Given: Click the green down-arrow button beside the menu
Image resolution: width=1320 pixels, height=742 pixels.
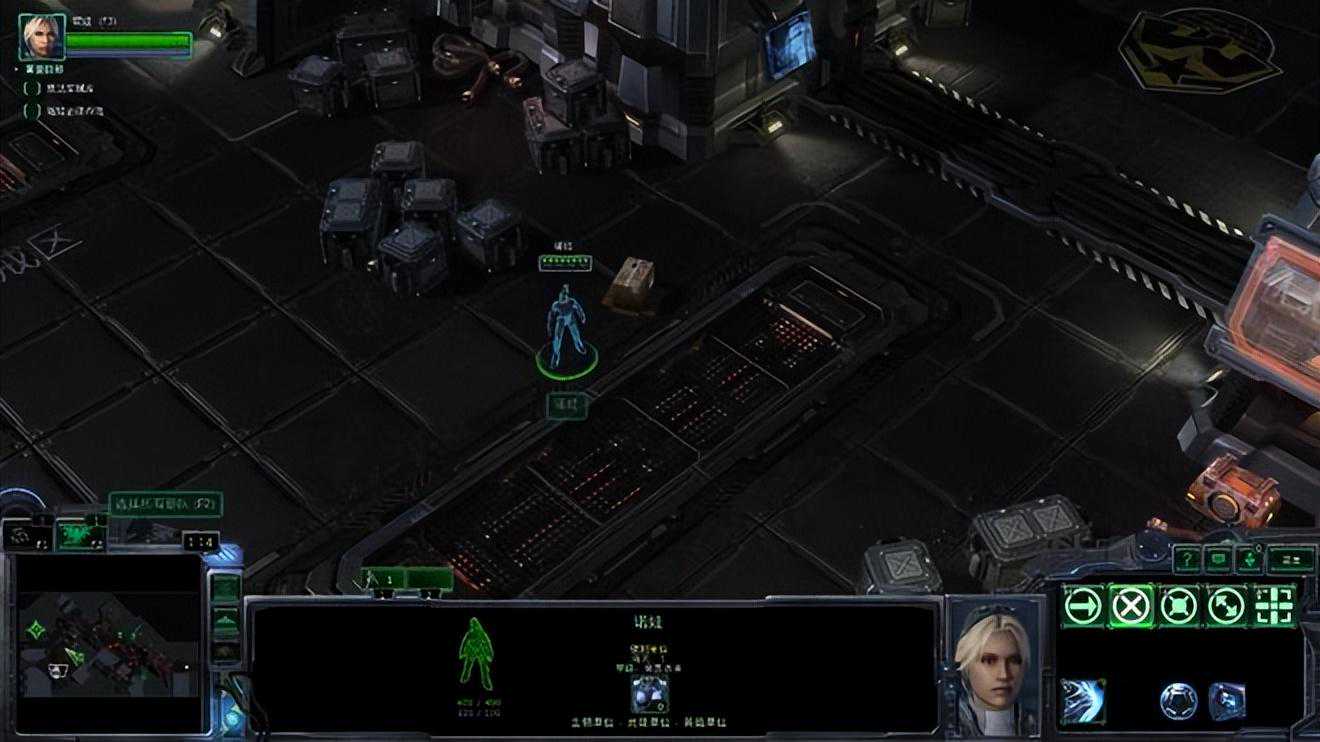Looking at the screenshot, I should (1247, 559).
